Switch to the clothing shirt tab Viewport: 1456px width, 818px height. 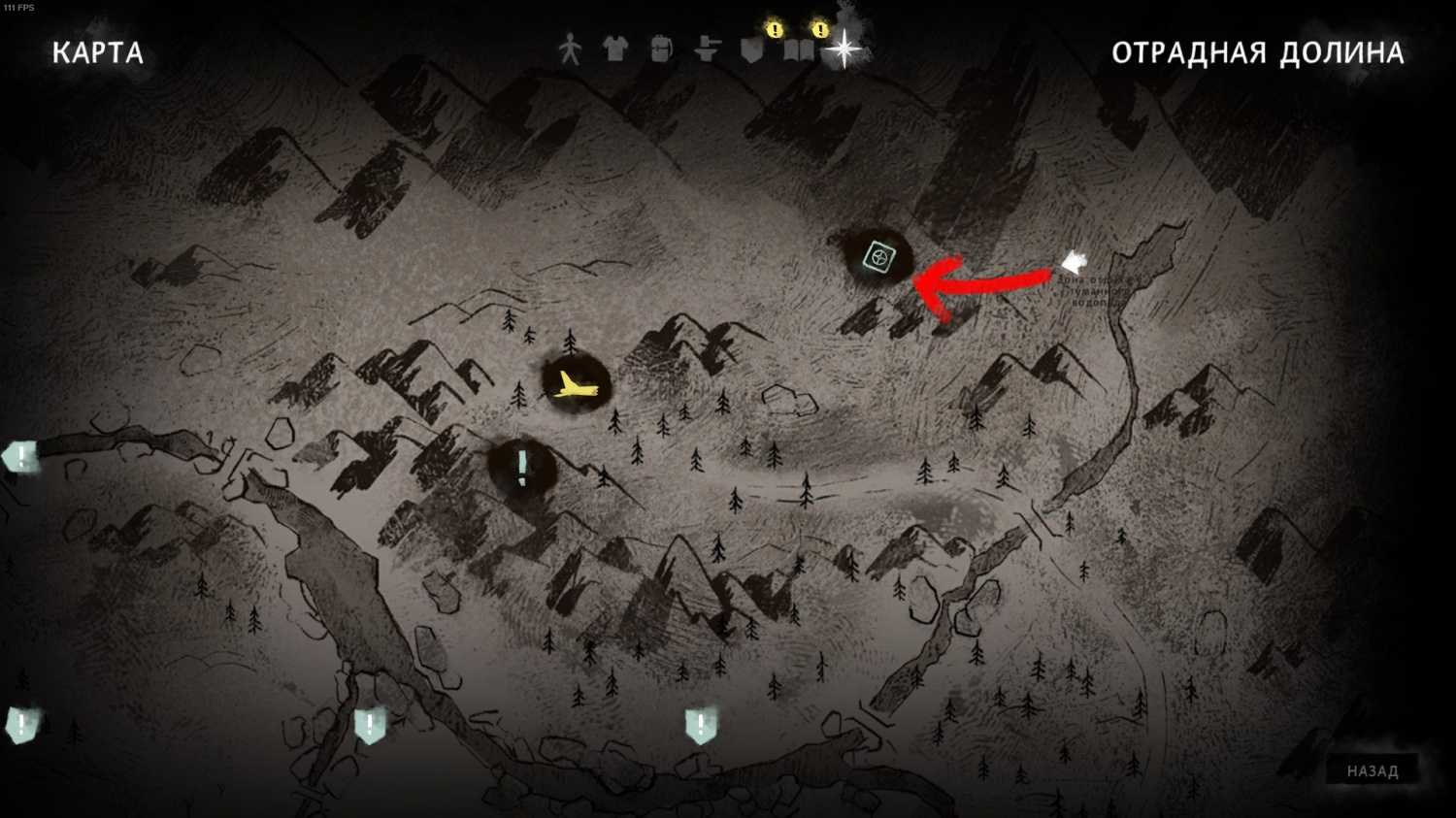[615, 49]
